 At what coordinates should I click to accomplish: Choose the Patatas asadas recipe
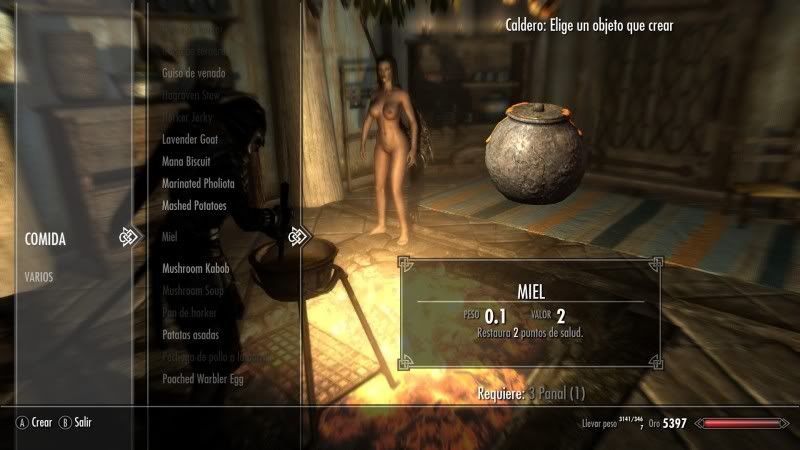point(190,335)
